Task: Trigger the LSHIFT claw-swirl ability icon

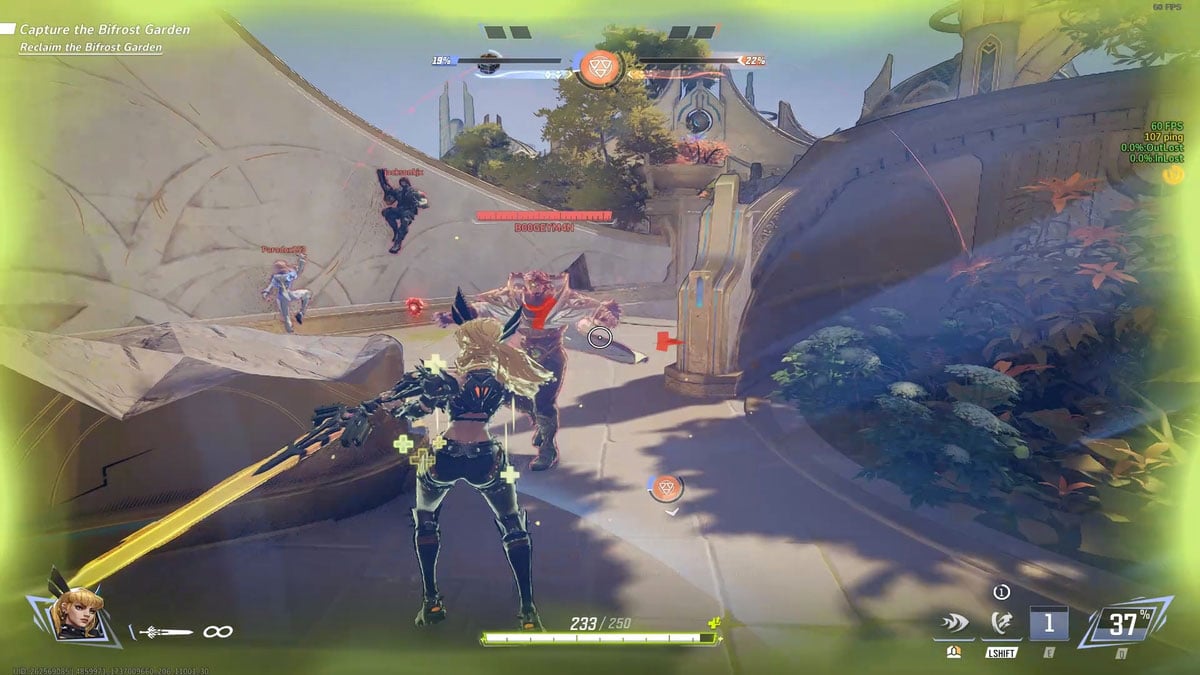Action: [1001, 626]
